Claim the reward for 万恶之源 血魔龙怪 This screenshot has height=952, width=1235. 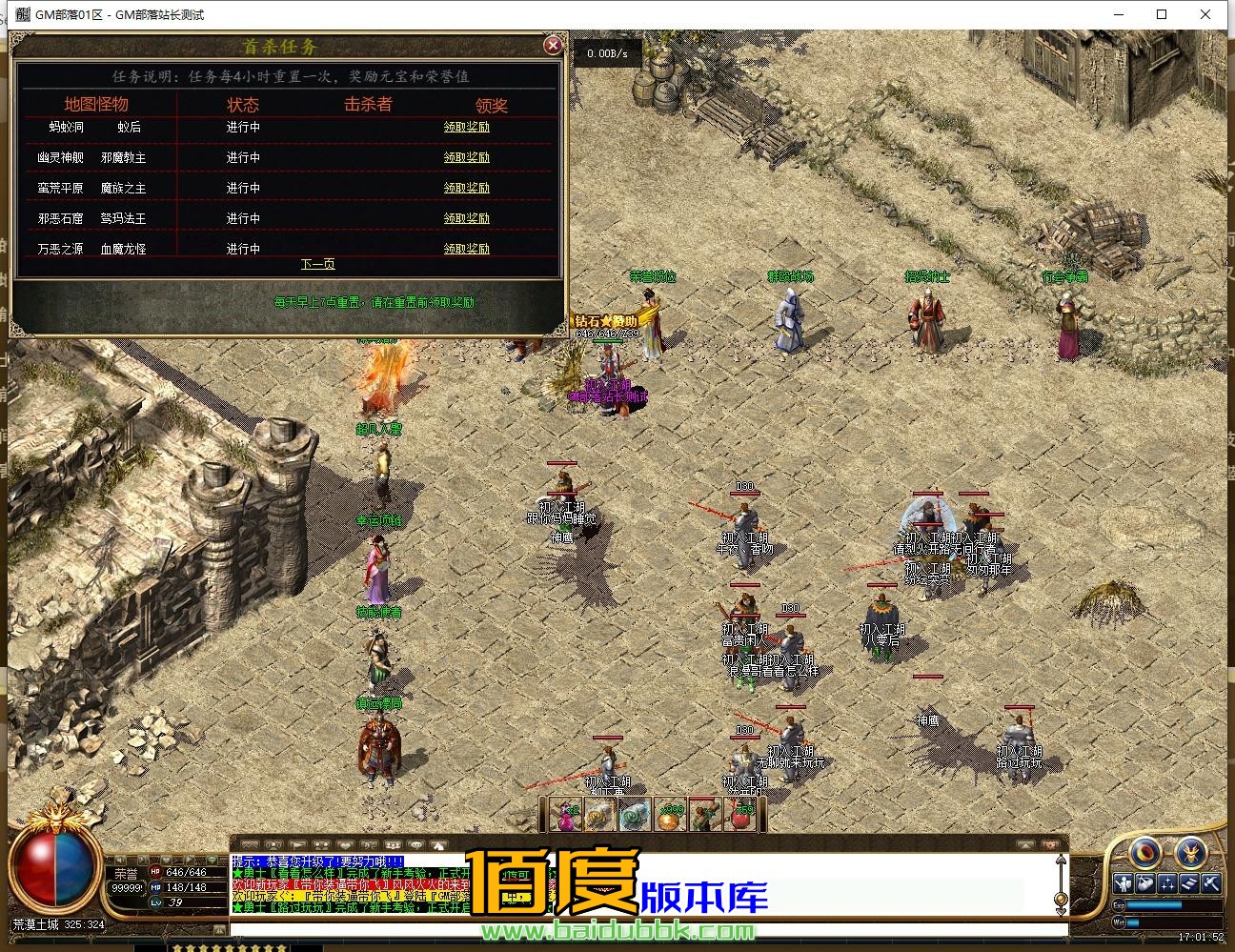466,249
